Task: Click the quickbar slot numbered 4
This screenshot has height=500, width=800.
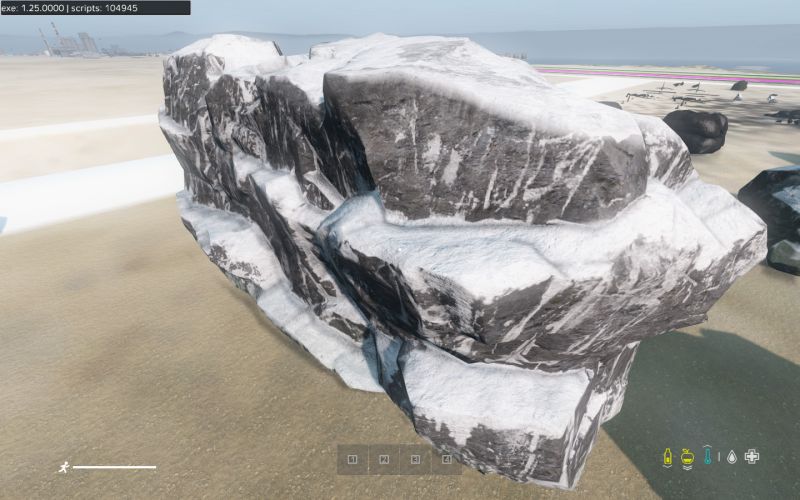Action: (x=445, y=460)
